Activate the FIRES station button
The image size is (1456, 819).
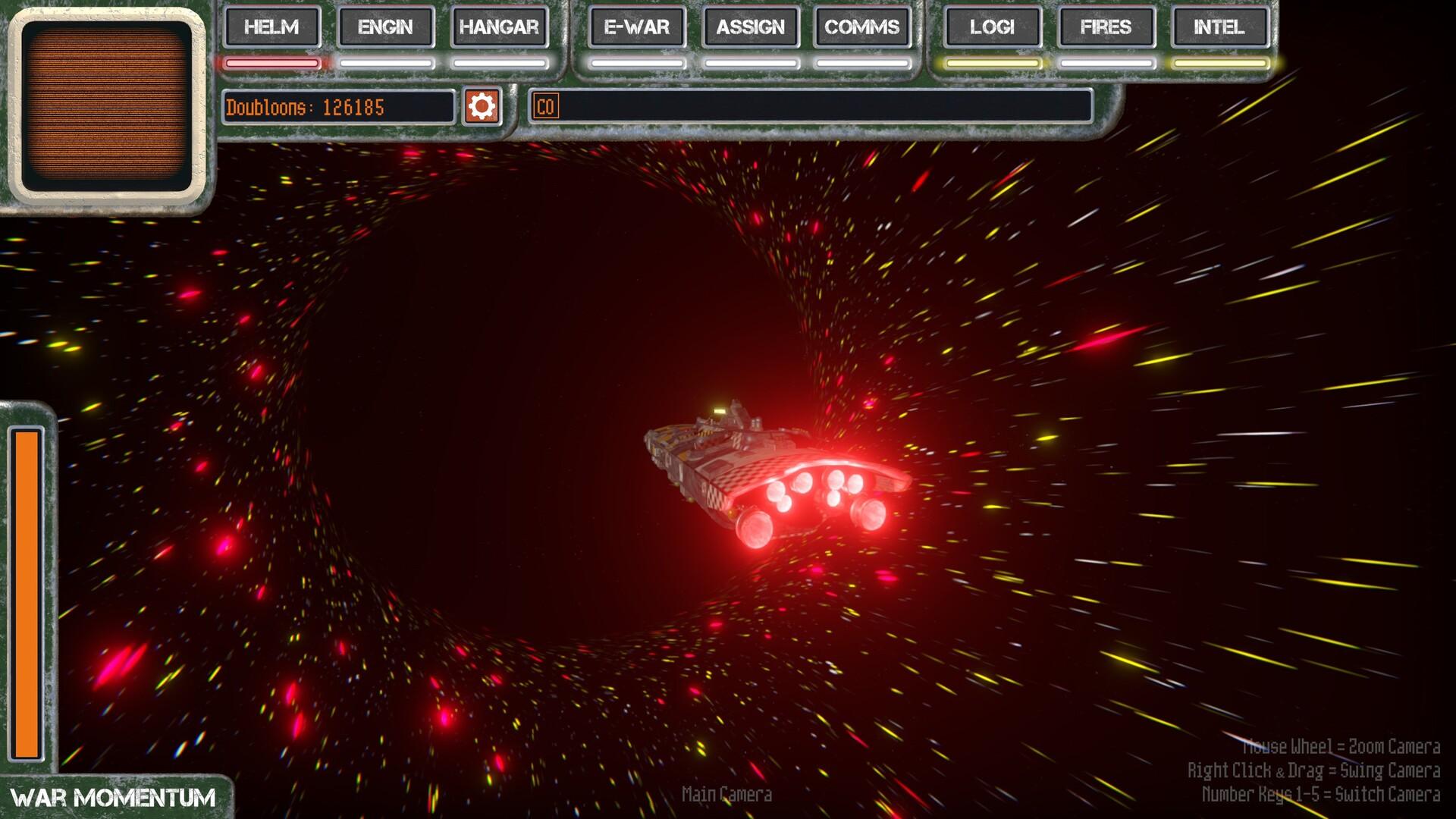pos(1106,27)
